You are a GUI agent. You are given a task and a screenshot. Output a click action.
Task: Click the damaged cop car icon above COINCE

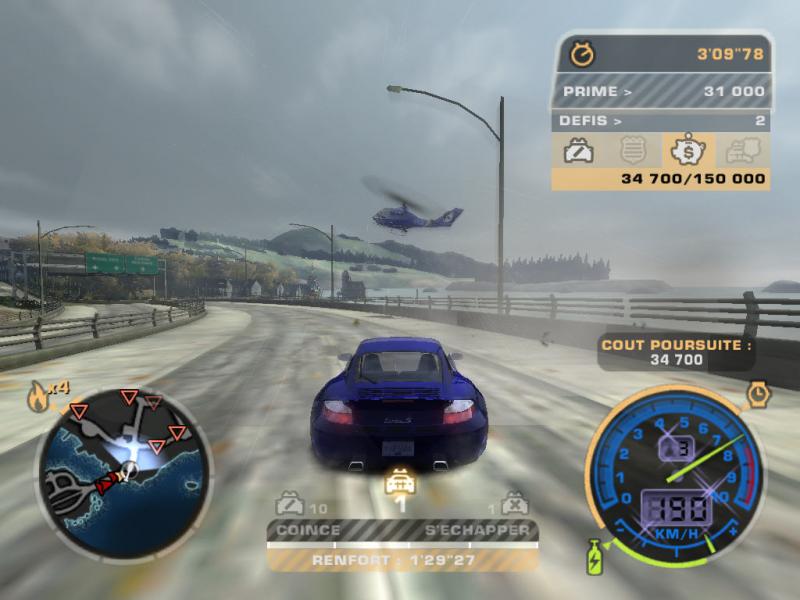[291, 503]
